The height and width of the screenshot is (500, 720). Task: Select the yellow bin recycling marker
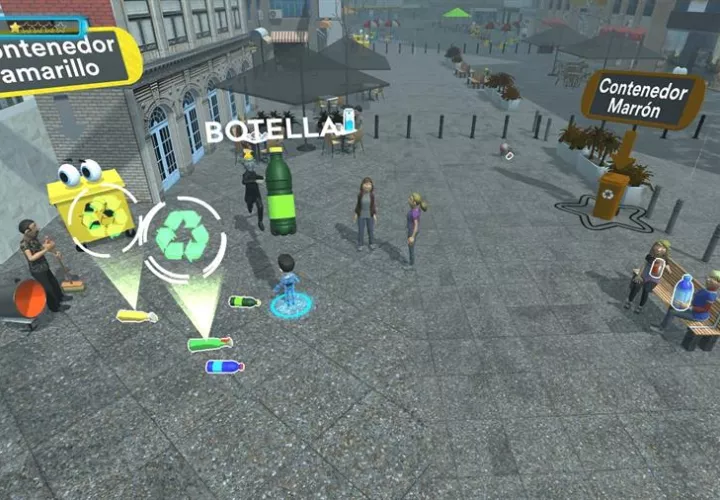click(103, 217)
